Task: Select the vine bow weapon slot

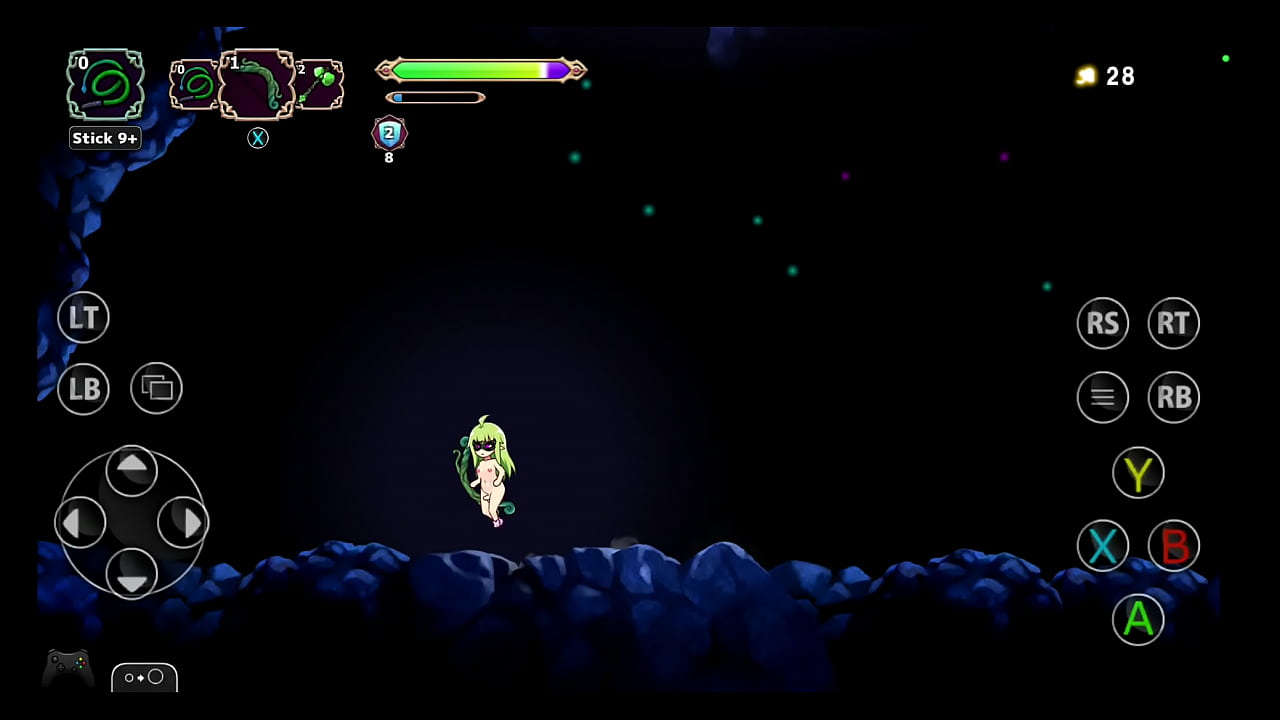Action: coord(257,84)
